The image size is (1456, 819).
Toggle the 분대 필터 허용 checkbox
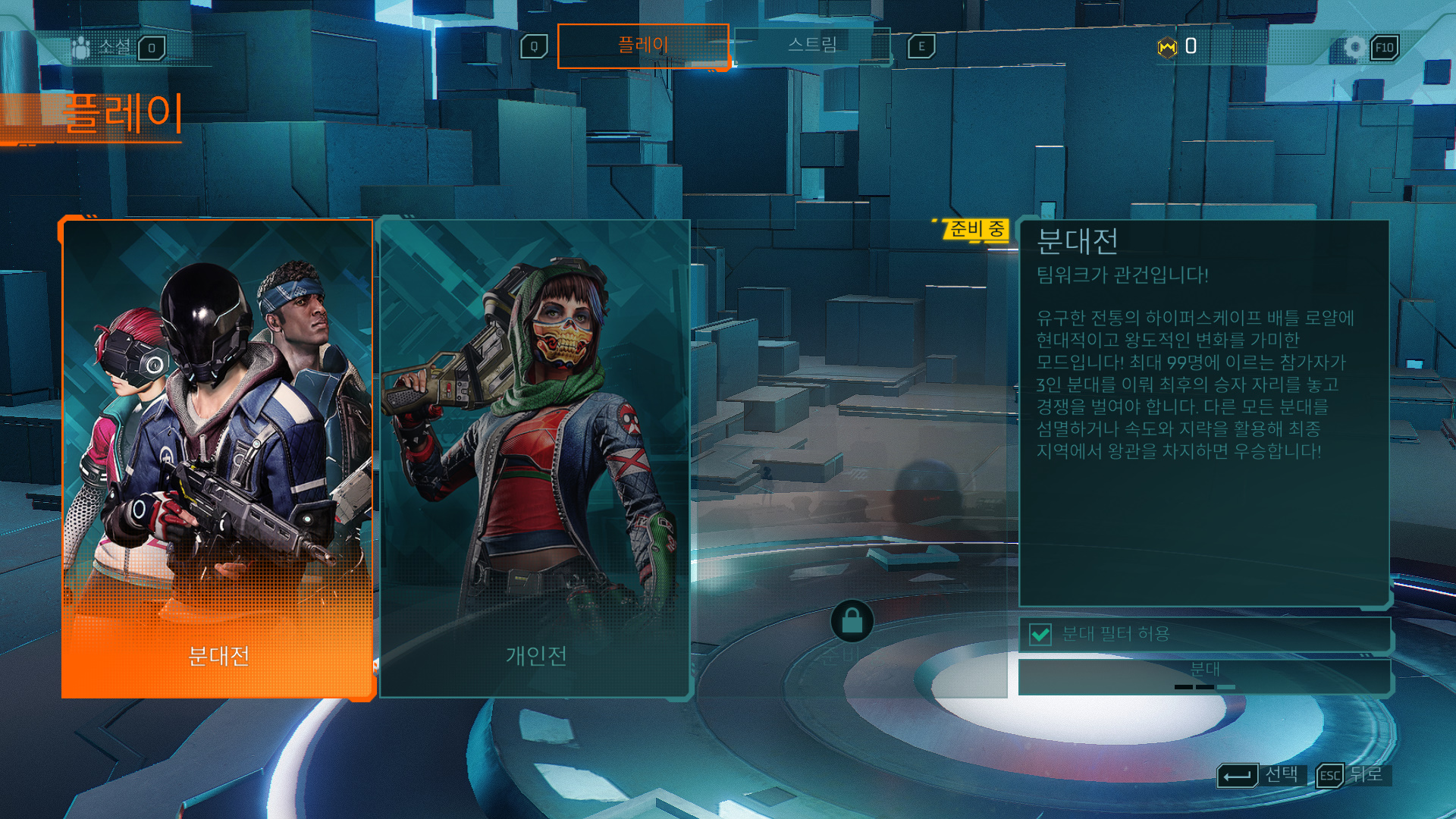[x=1040, y=634]
